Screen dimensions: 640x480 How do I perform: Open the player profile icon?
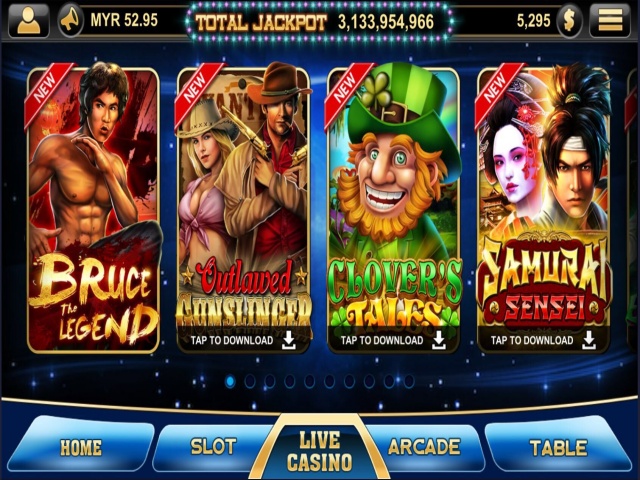point(29,19)
